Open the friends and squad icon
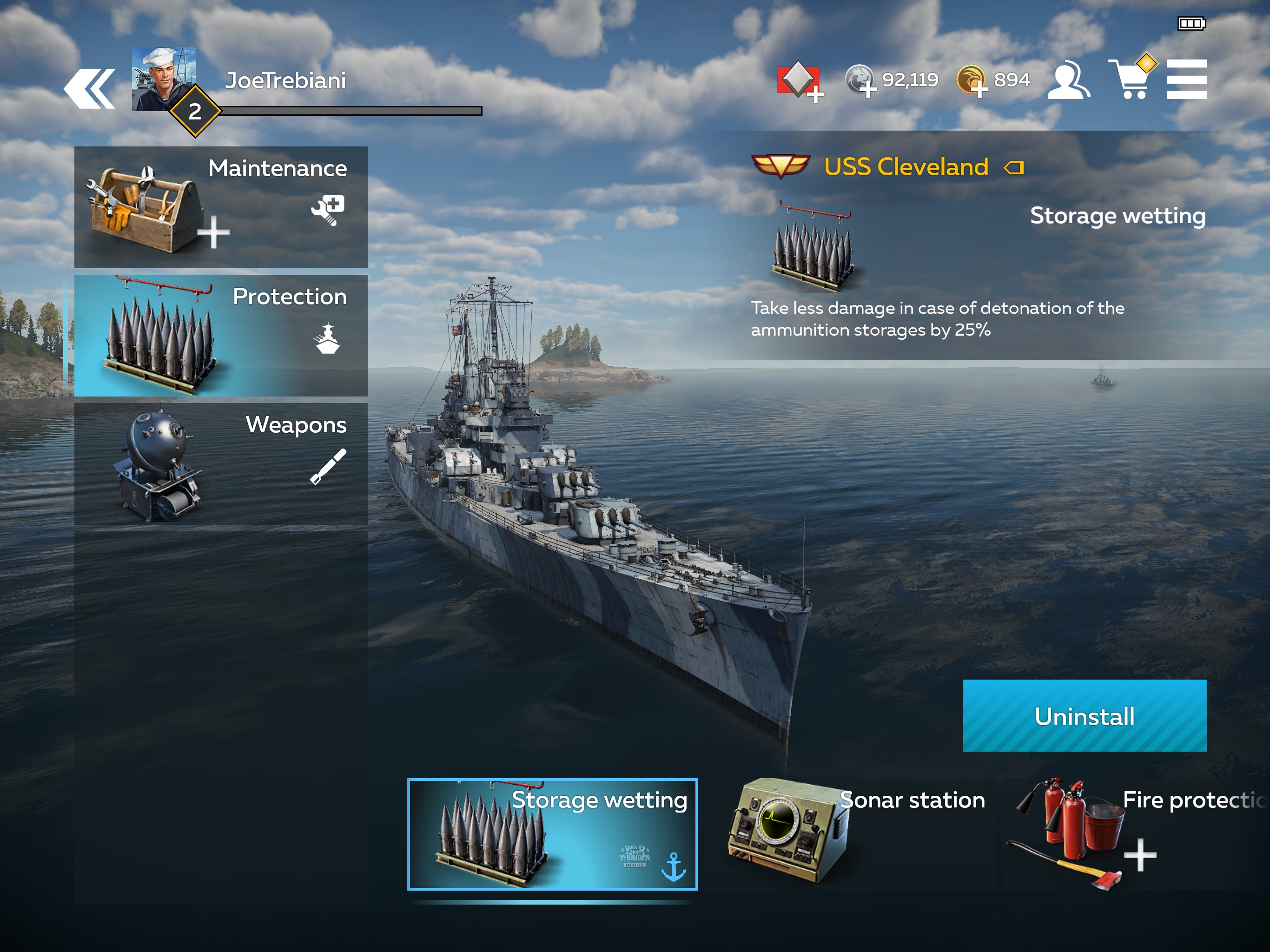This screenshot has width=1270, height=952. click(x=1068, y=80)
